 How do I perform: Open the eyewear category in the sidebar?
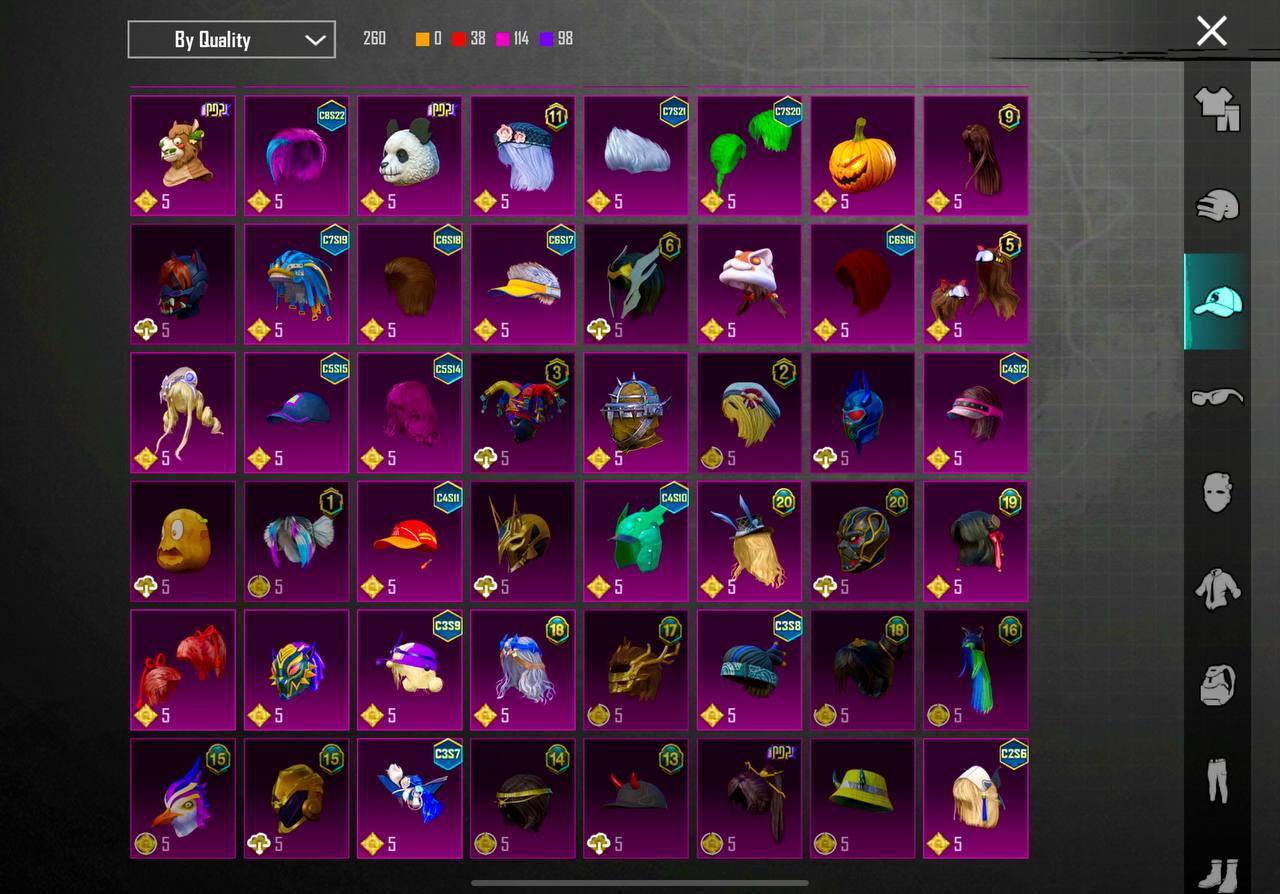(1216, 397)
